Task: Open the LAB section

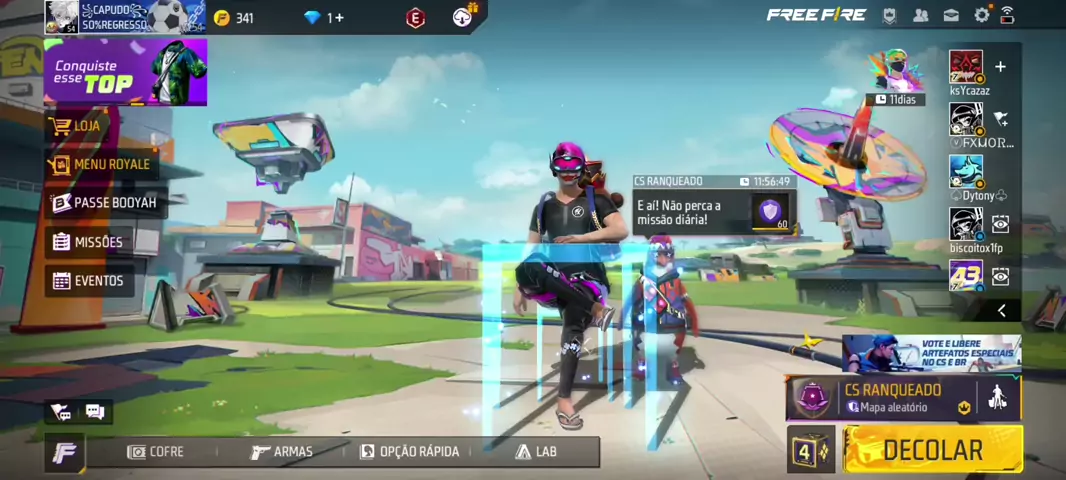Action: click(x=536, y=452)
